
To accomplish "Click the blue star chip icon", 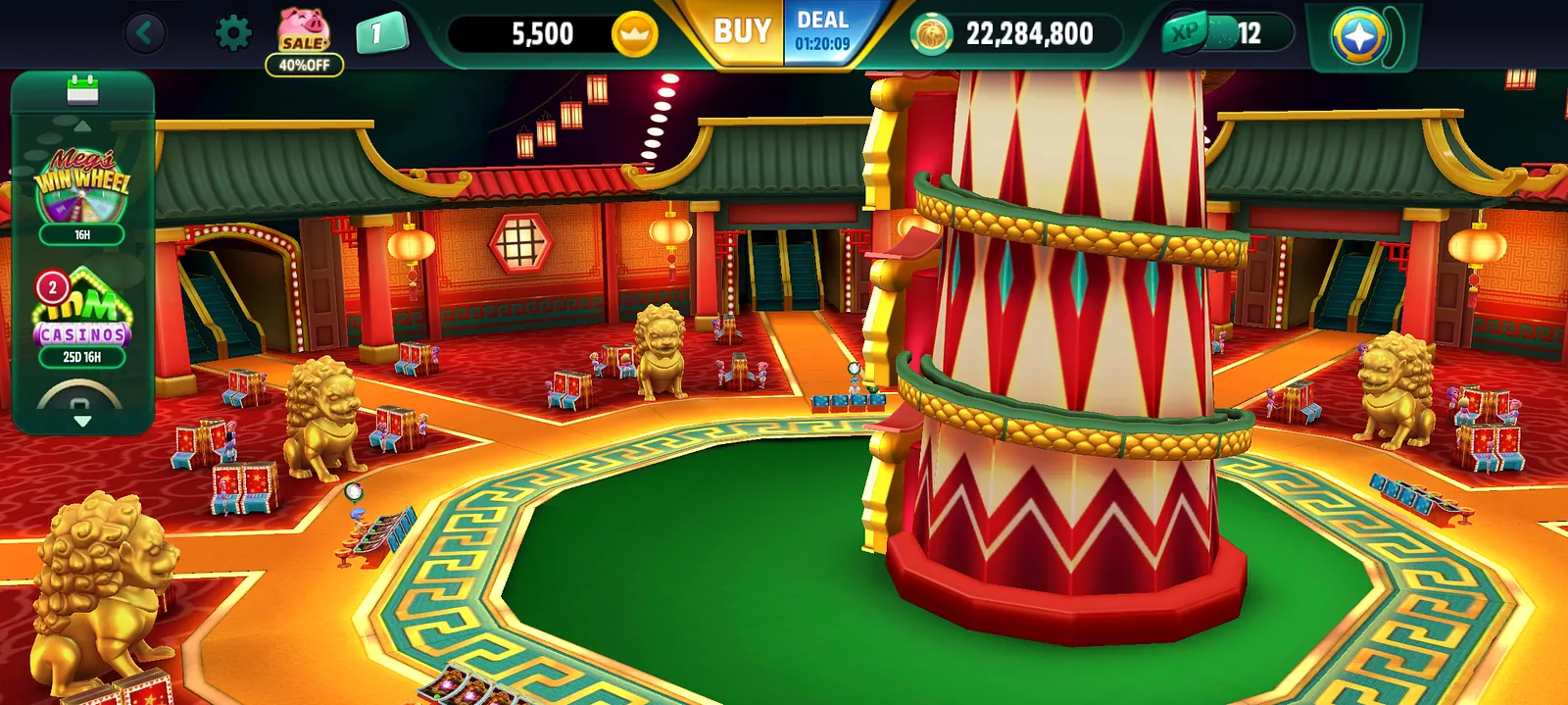I will 1359,36.
